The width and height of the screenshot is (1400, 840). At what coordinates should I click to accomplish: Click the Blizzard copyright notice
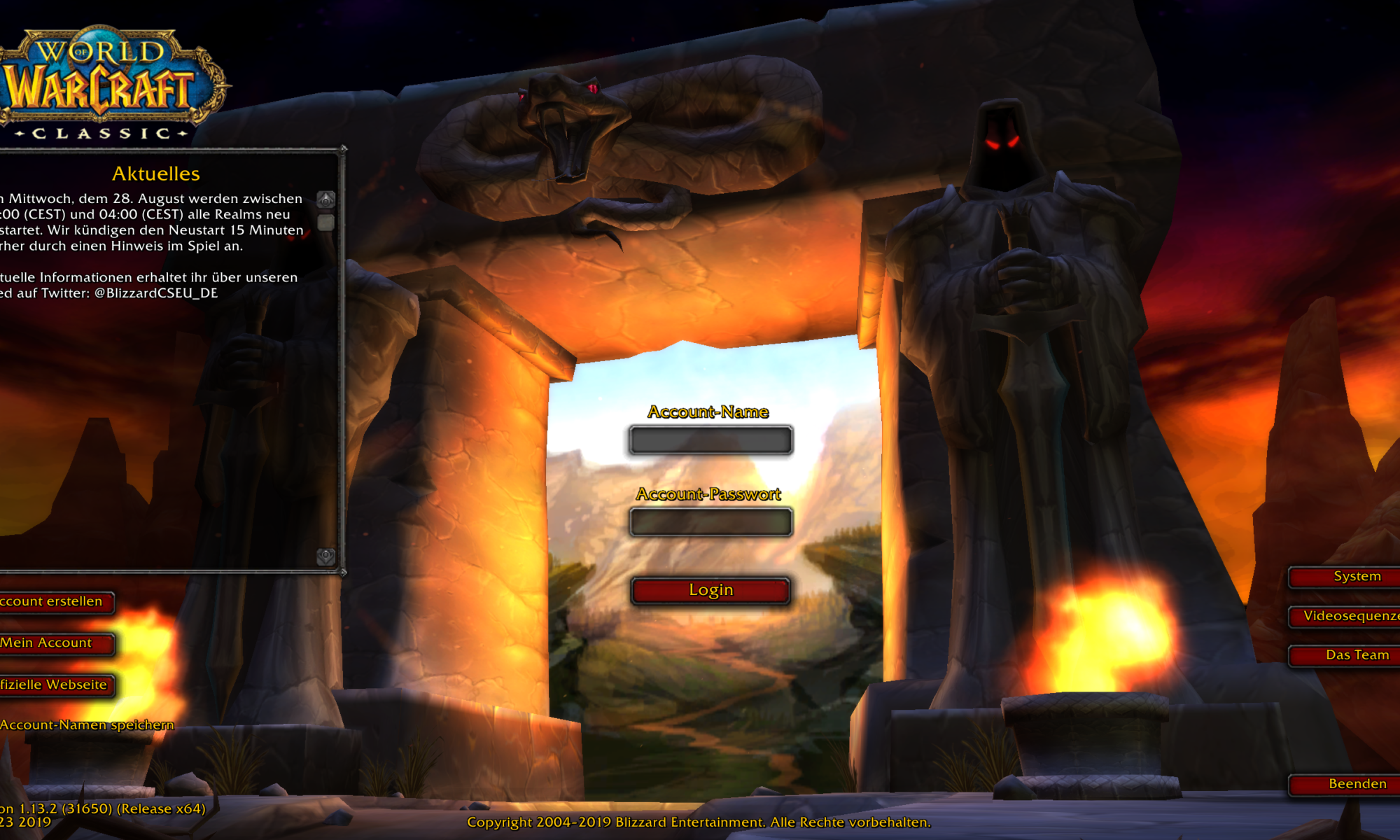(x=700, y=822)
